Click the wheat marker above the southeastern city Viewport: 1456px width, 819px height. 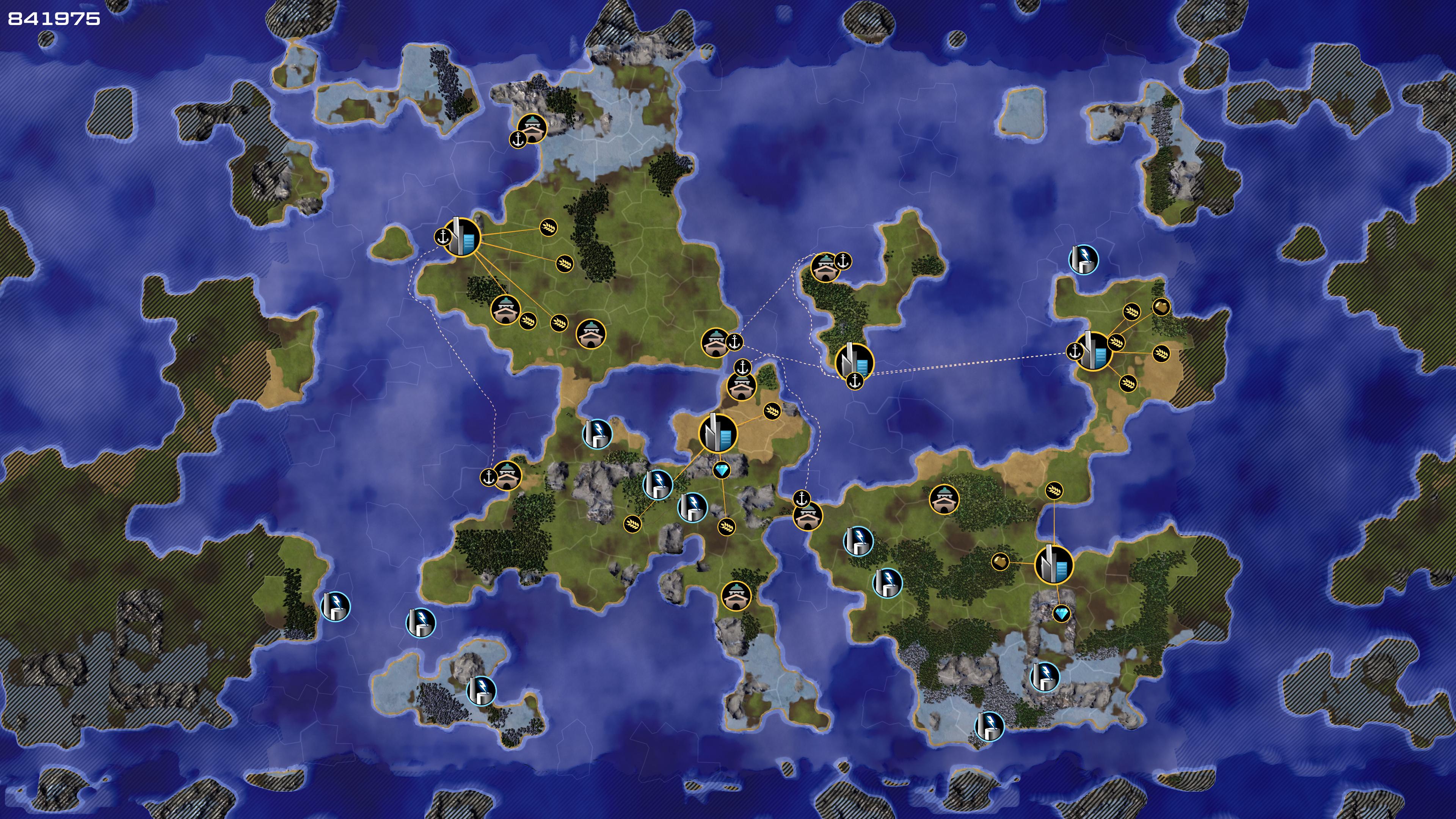tap(1054, 490)
